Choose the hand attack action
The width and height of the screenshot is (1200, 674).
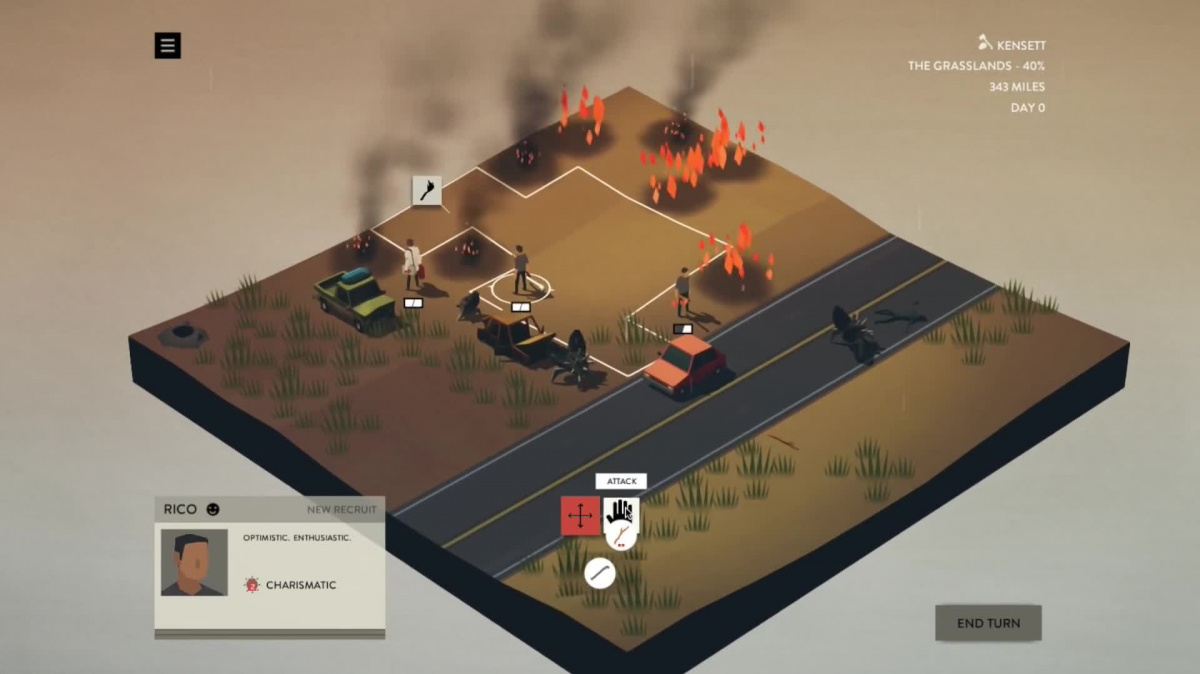coord(621,512)
